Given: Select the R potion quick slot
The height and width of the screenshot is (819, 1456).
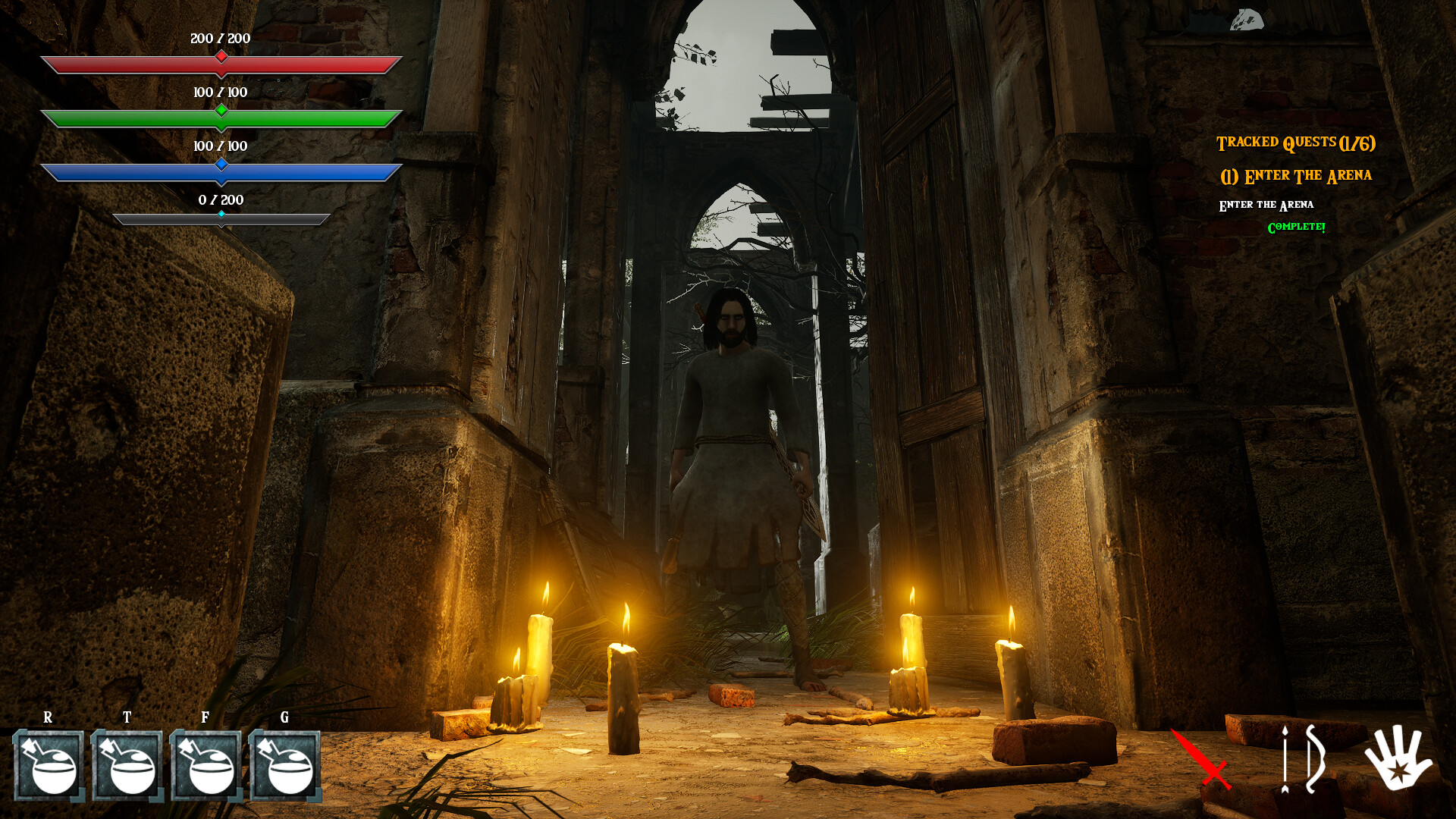Looking at the screenshot, I should pyautogui.click(x=51, y=766).
